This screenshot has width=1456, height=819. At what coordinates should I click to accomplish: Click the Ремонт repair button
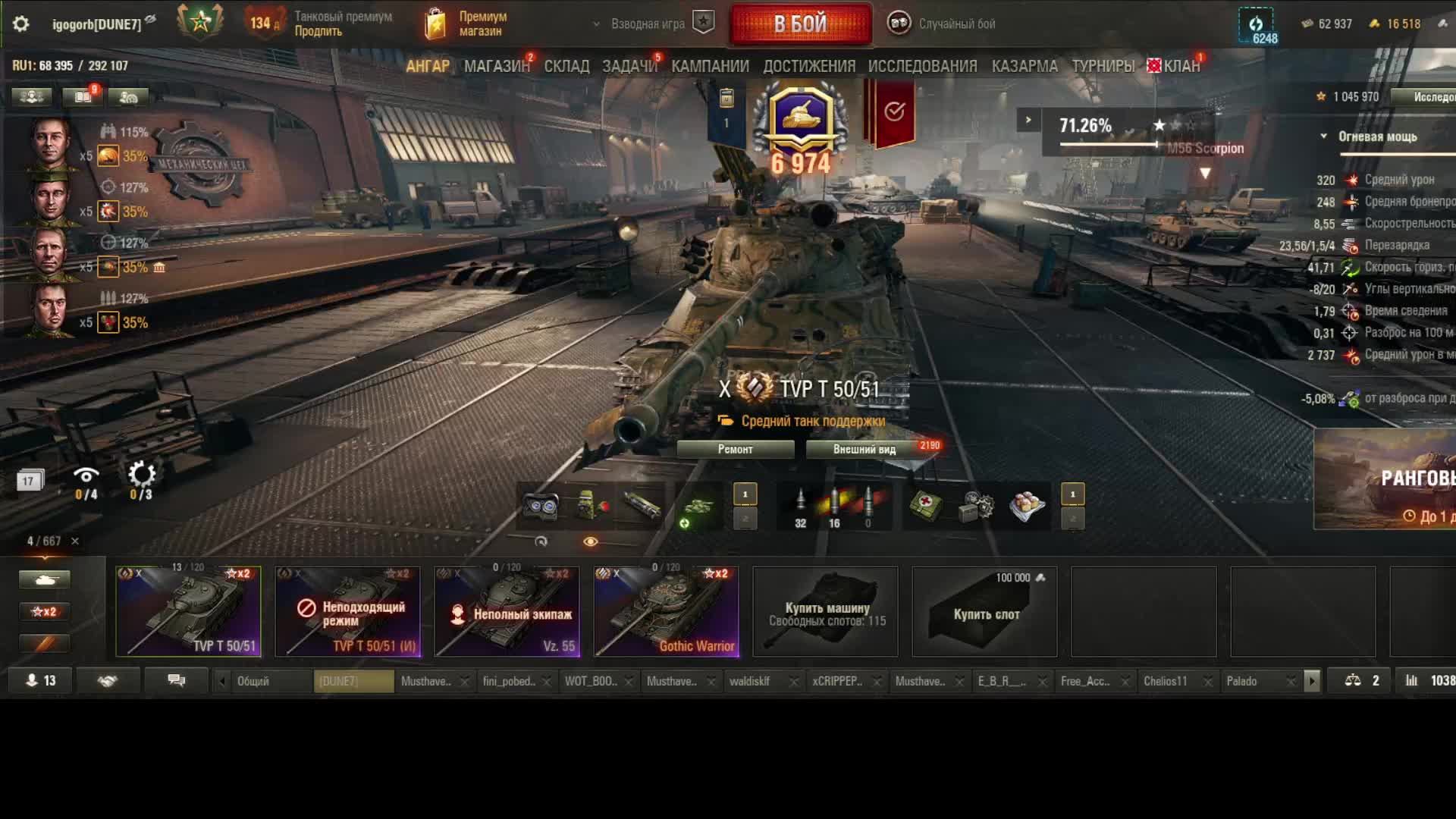(735, 450)
